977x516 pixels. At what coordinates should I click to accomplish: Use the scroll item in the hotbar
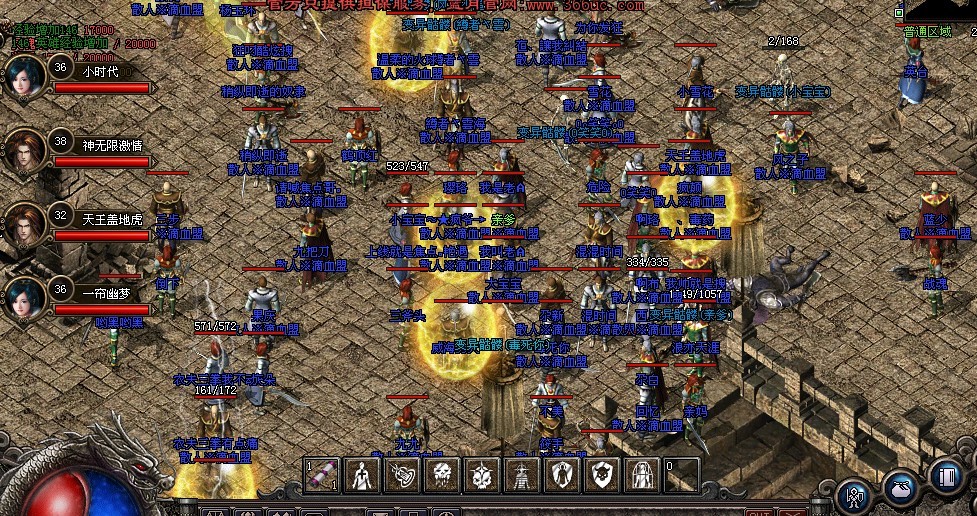tap(321, 475)
